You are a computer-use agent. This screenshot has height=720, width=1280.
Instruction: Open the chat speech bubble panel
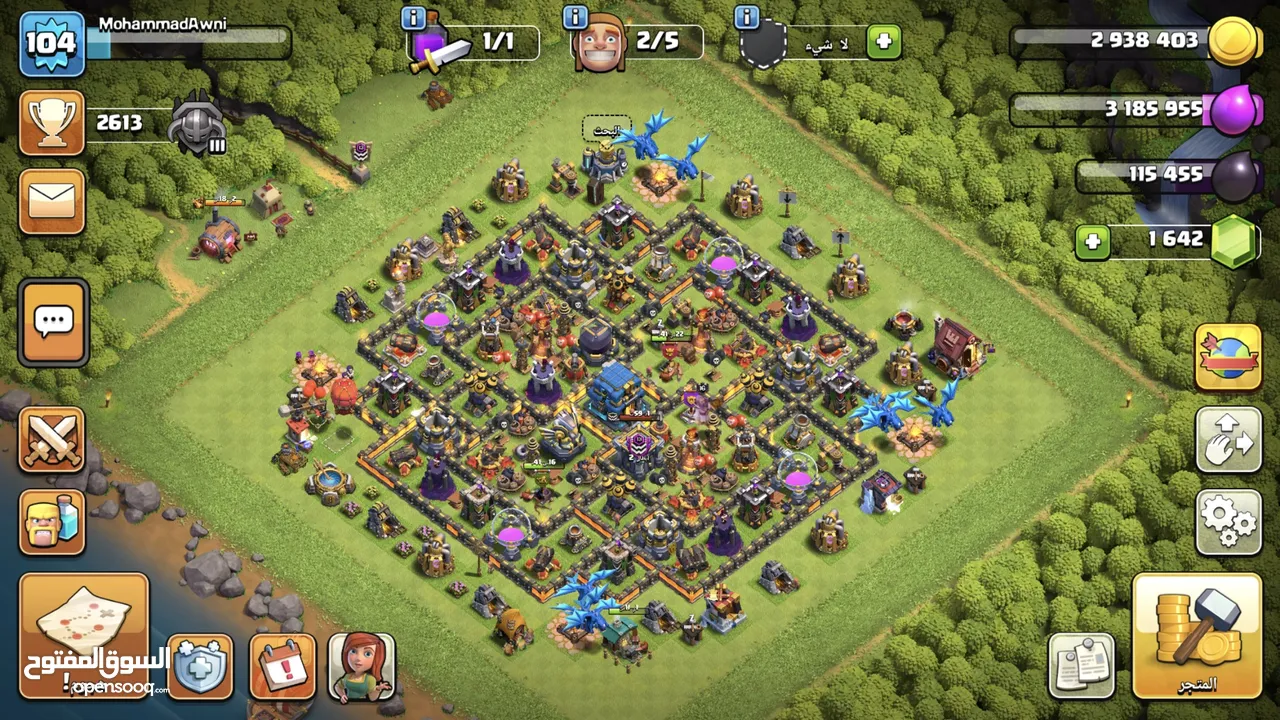pyautogui.click(x=53, y=323)
